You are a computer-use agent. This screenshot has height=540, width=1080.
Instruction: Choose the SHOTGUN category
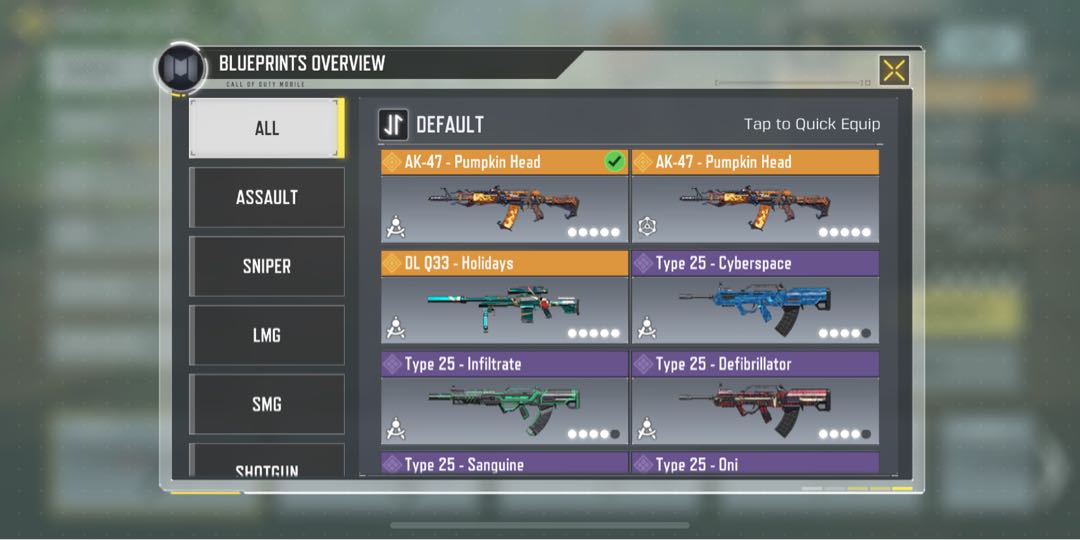click(266, 464)
